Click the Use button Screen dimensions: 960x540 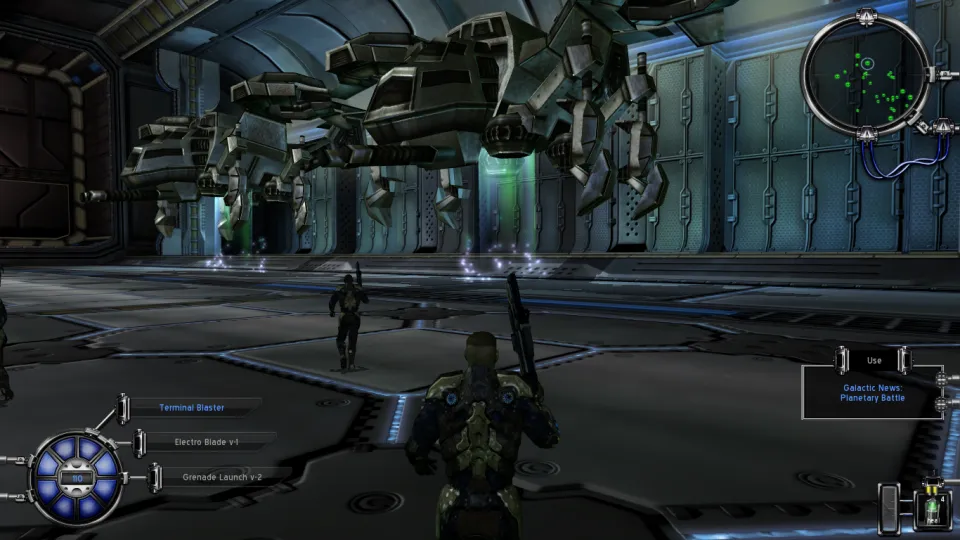coord(874,360)
